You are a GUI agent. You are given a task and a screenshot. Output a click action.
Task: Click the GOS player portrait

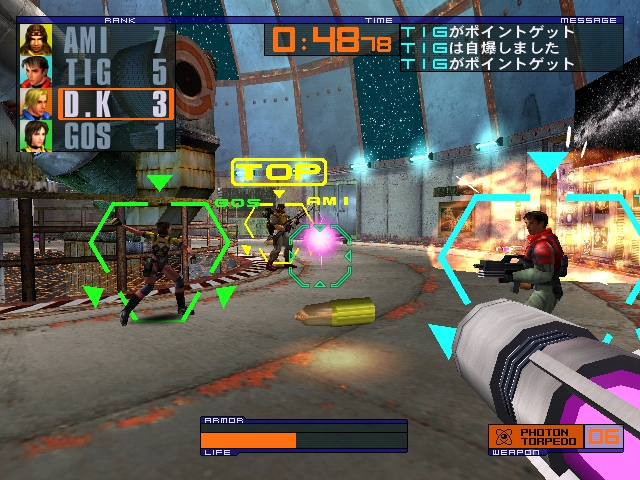pos(37,134)
